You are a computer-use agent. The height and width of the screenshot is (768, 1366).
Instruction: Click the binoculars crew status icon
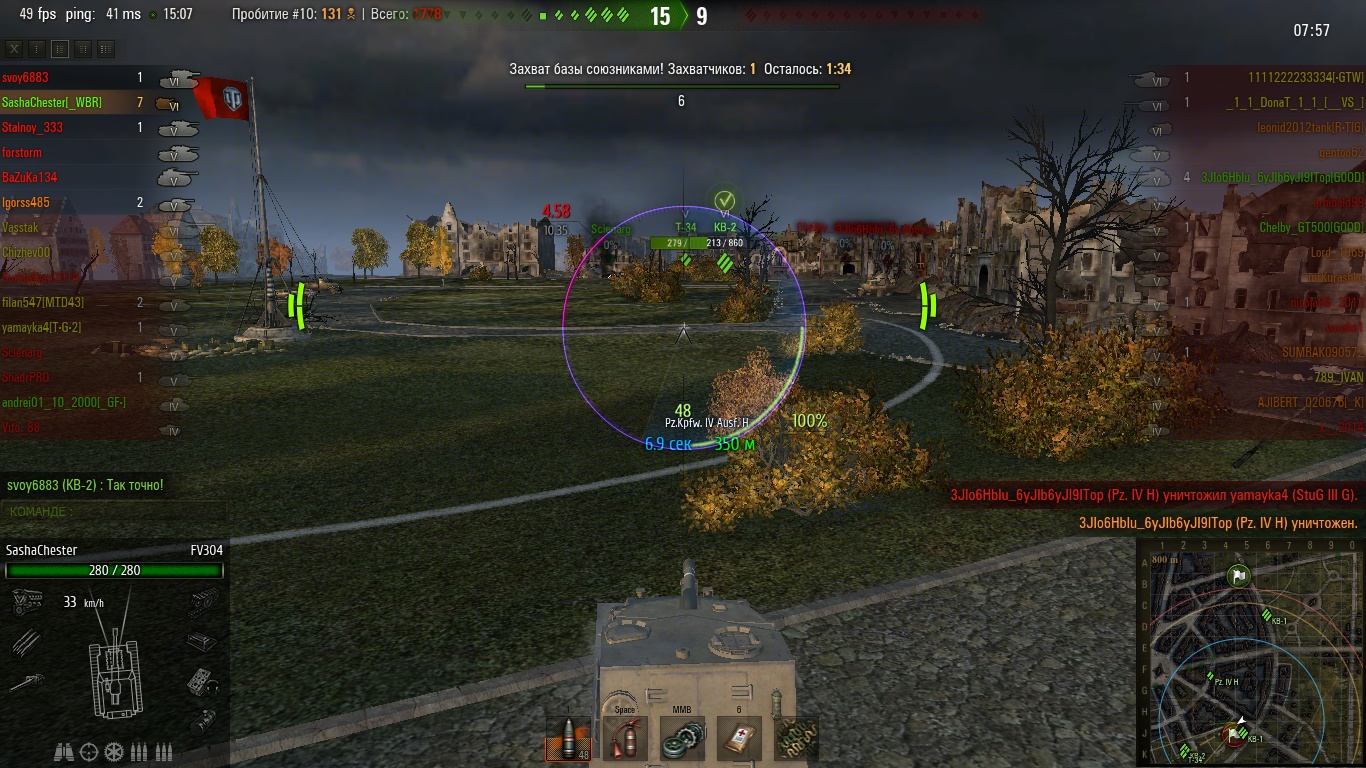(x=63, y=751)
